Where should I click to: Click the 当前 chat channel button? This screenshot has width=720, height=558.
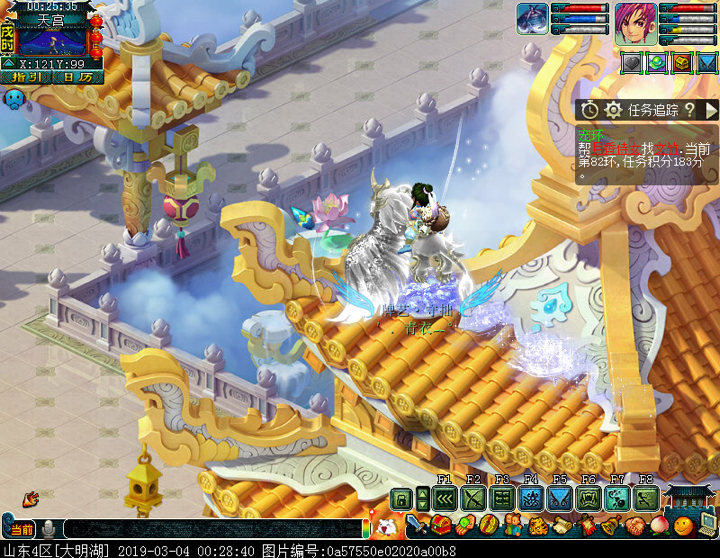[x=21, y=529]
